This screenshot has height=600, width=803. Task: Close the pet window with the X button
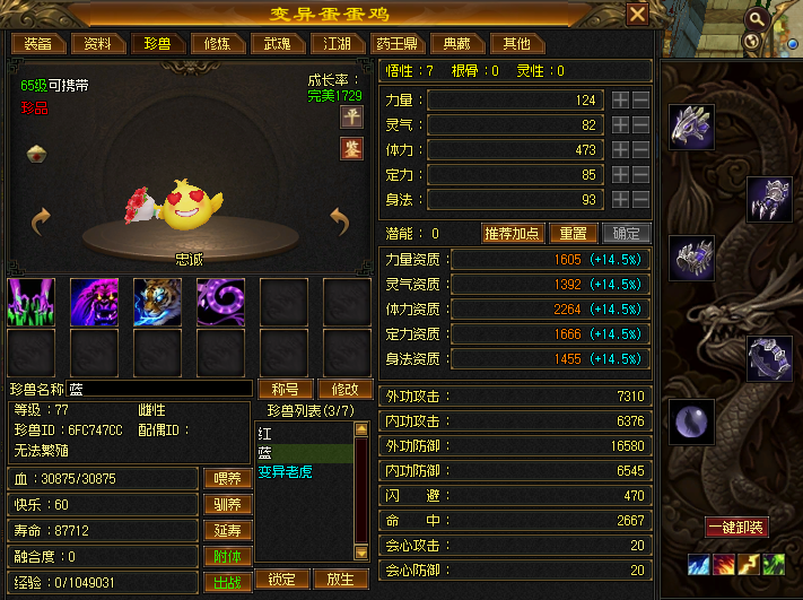click(637, 14)
